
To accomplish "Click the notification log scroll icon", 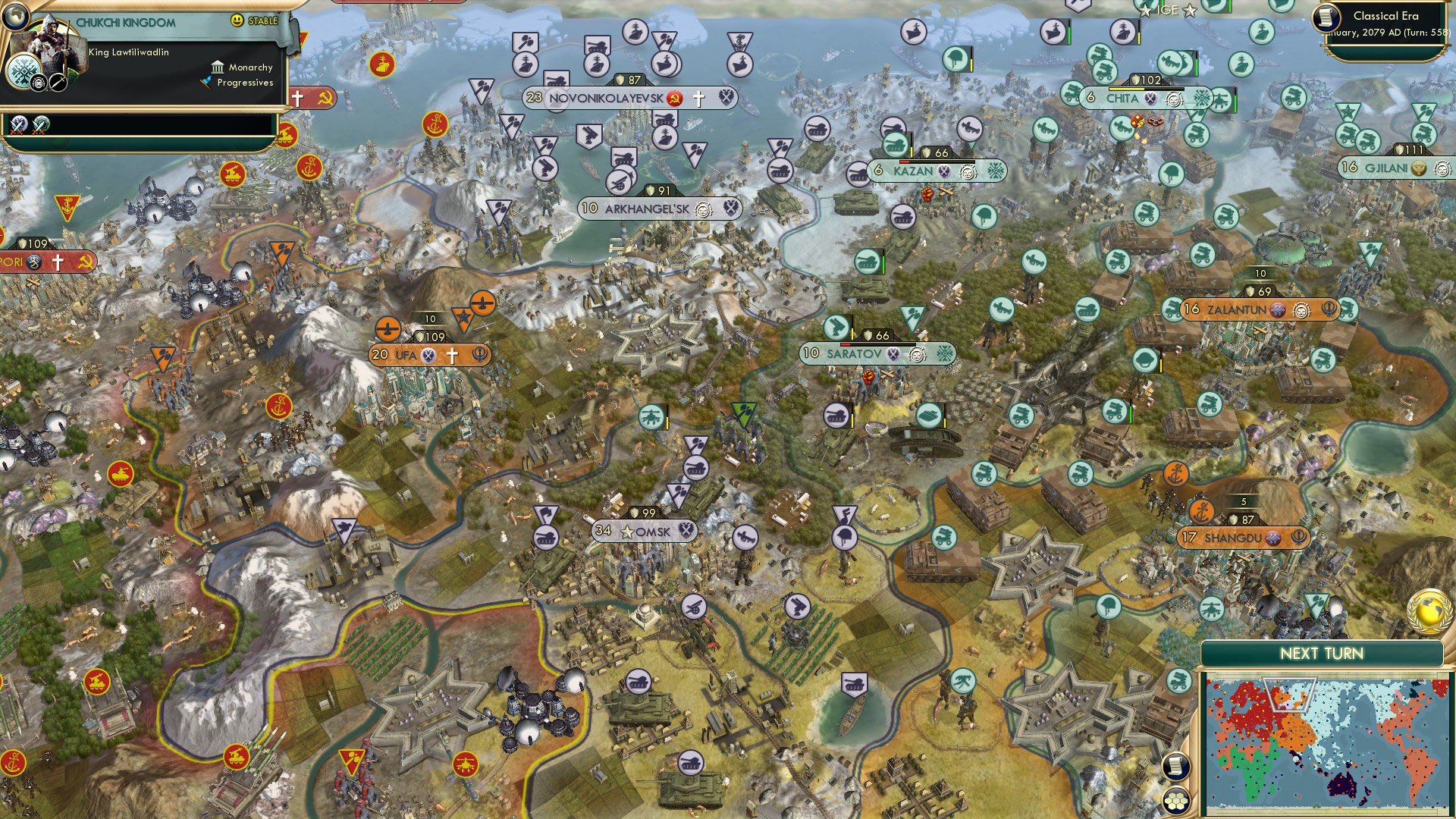I will click(x=1176, y=767).
